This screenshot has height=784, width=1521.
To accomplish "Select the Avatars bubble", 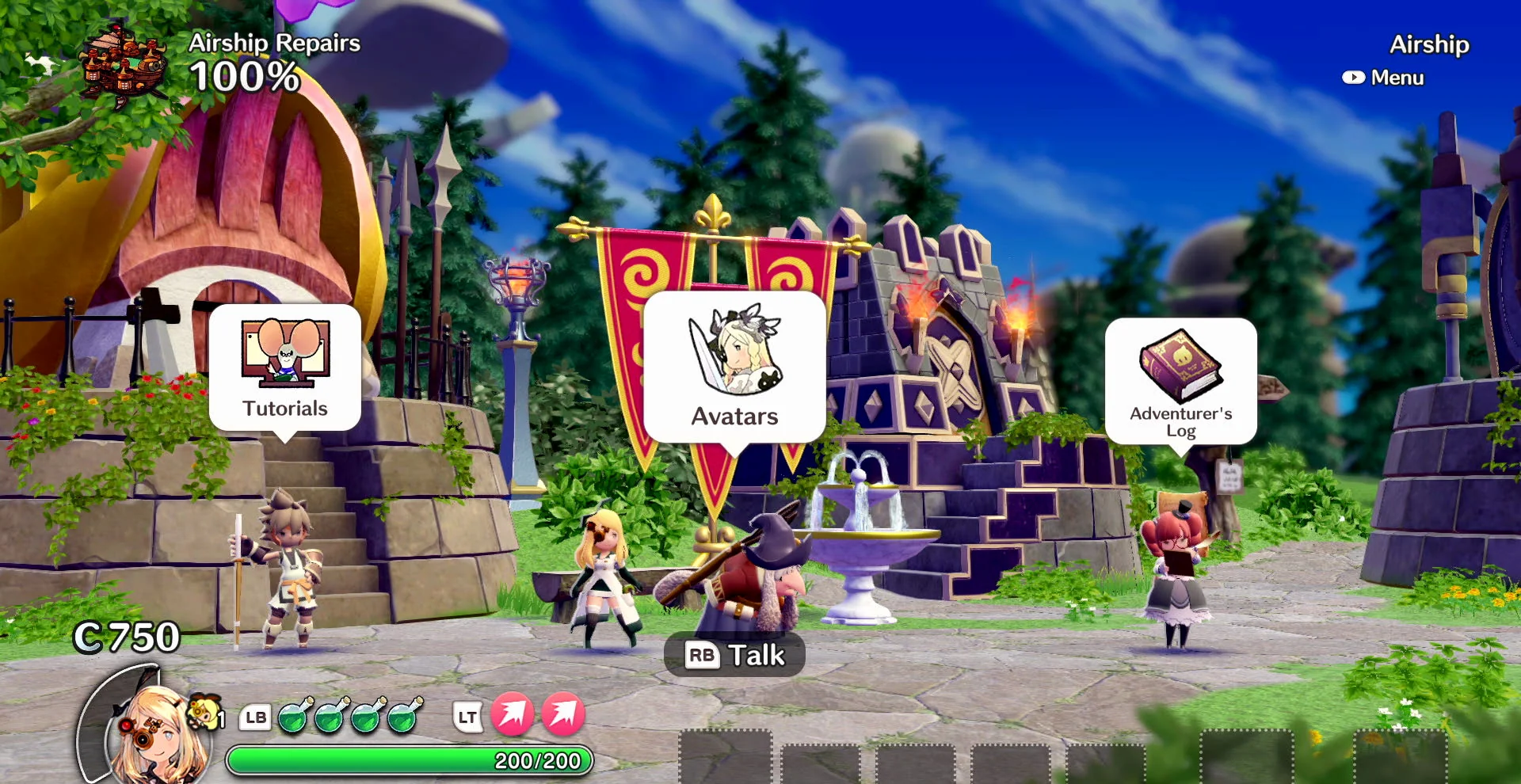I will click(734, 366).
